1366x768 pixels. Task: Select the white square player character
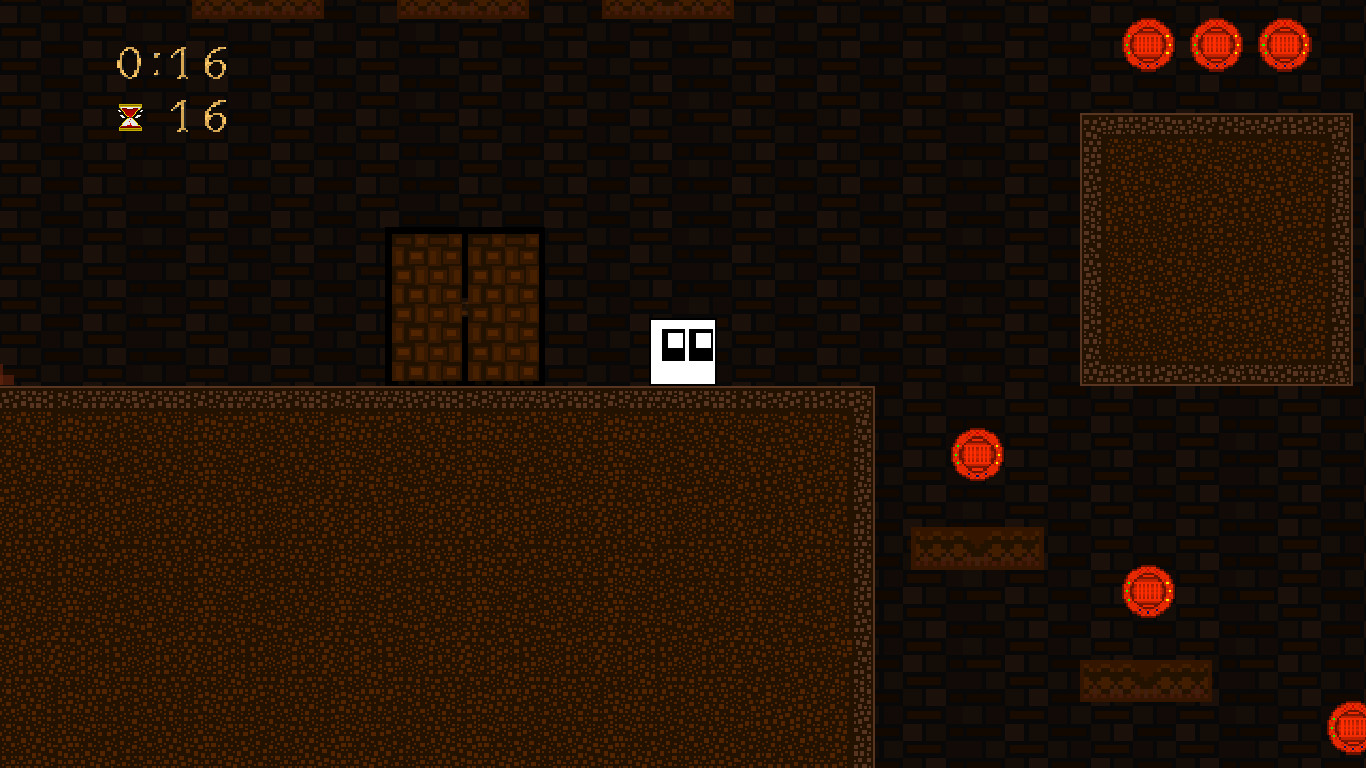(683, 352)
